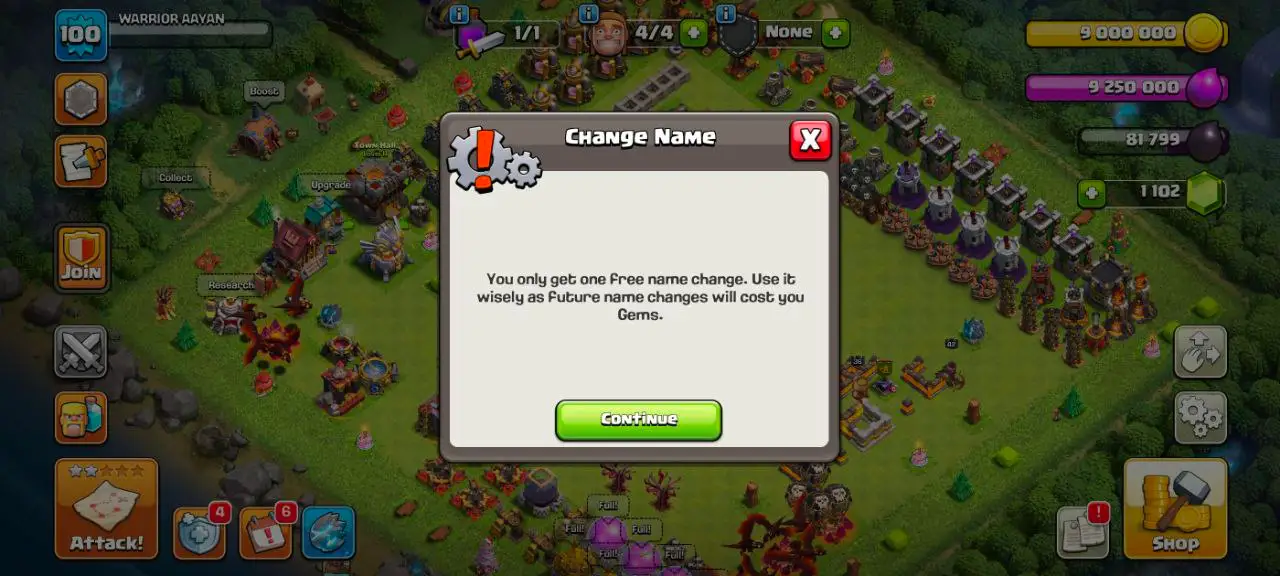Open the news notes with red alert

coord(1082,531)
